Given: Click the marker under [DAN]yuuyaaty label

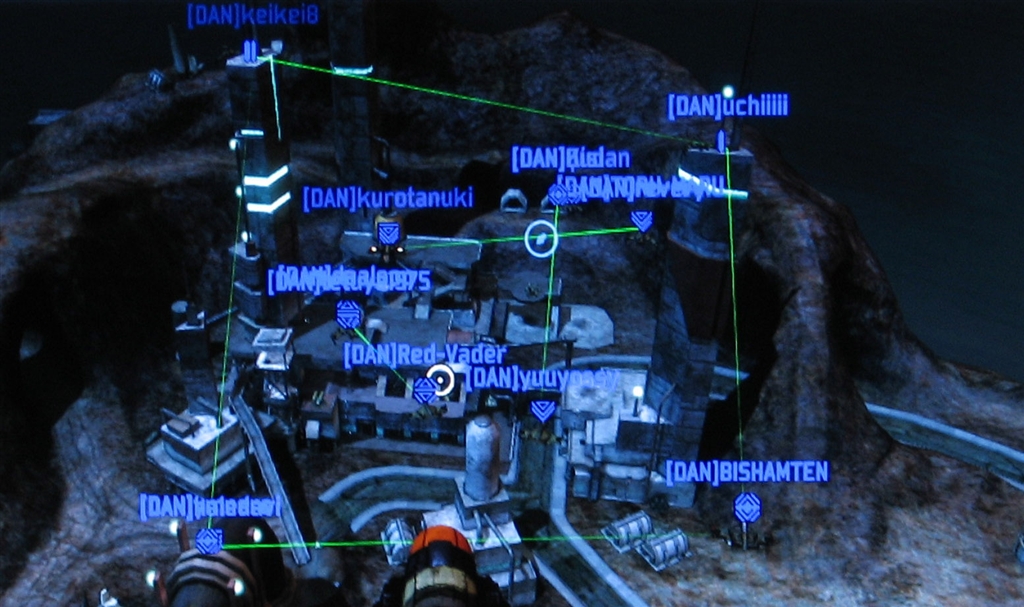Looking at the screenshot, I should [543, 409].
